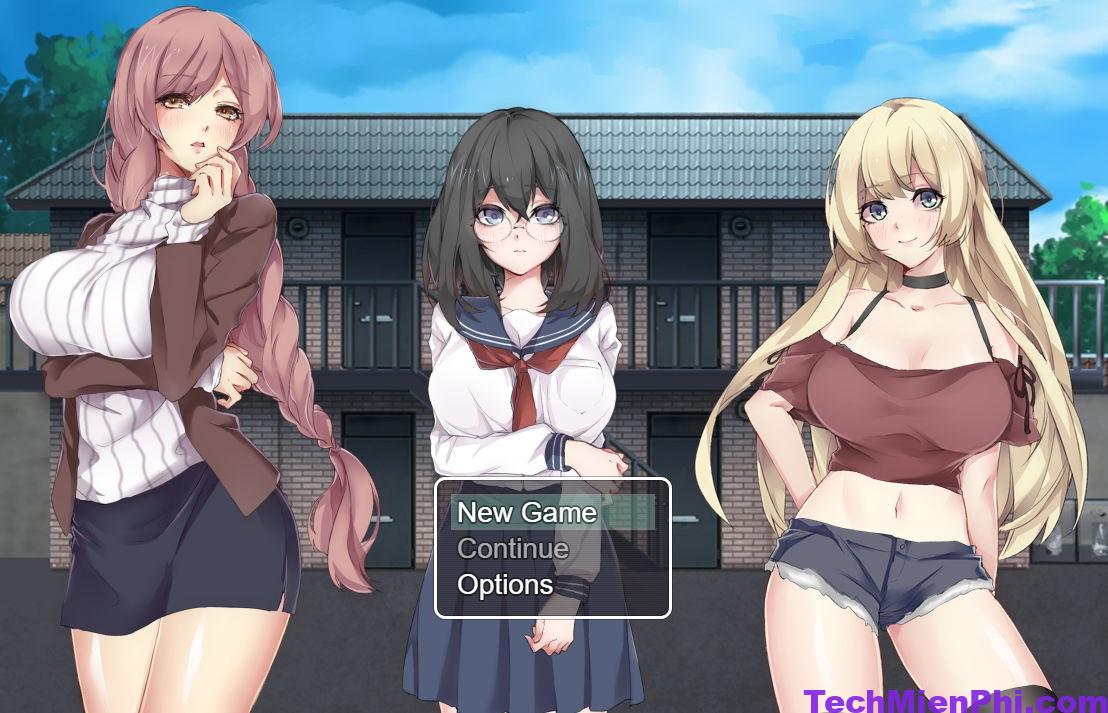Start a New Game

click(x=527, y=513)
